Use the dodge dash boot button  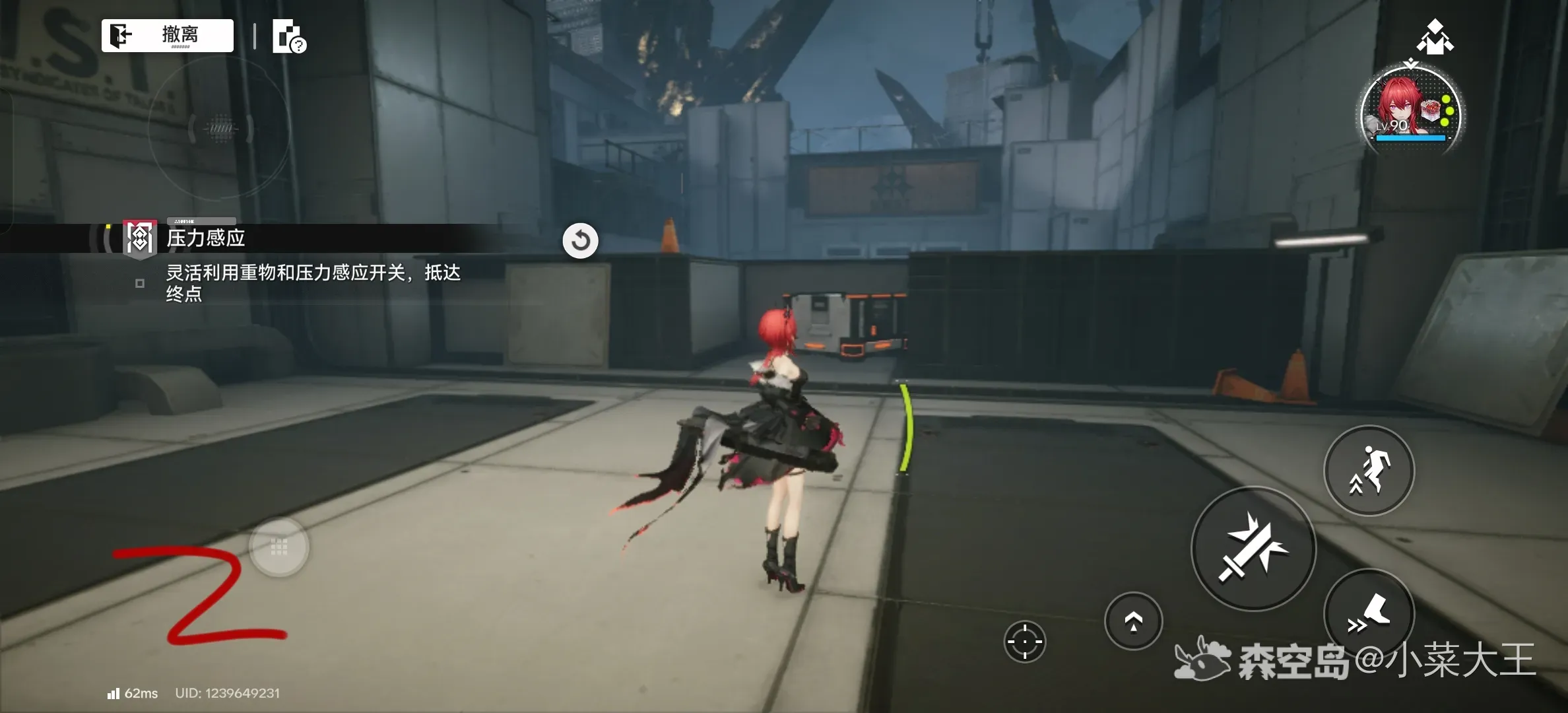1369,614
